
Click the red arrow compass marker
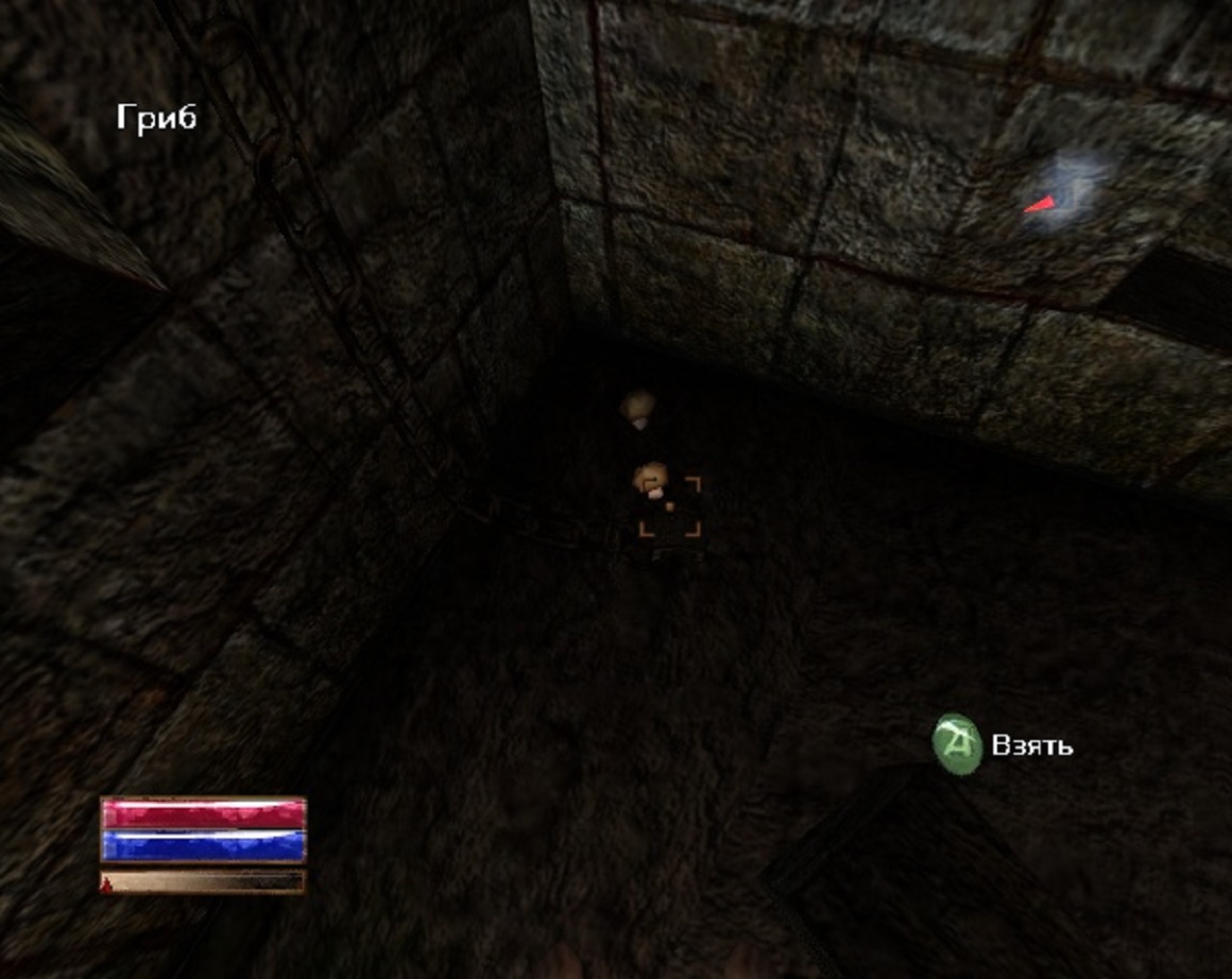click(1040, 204)
